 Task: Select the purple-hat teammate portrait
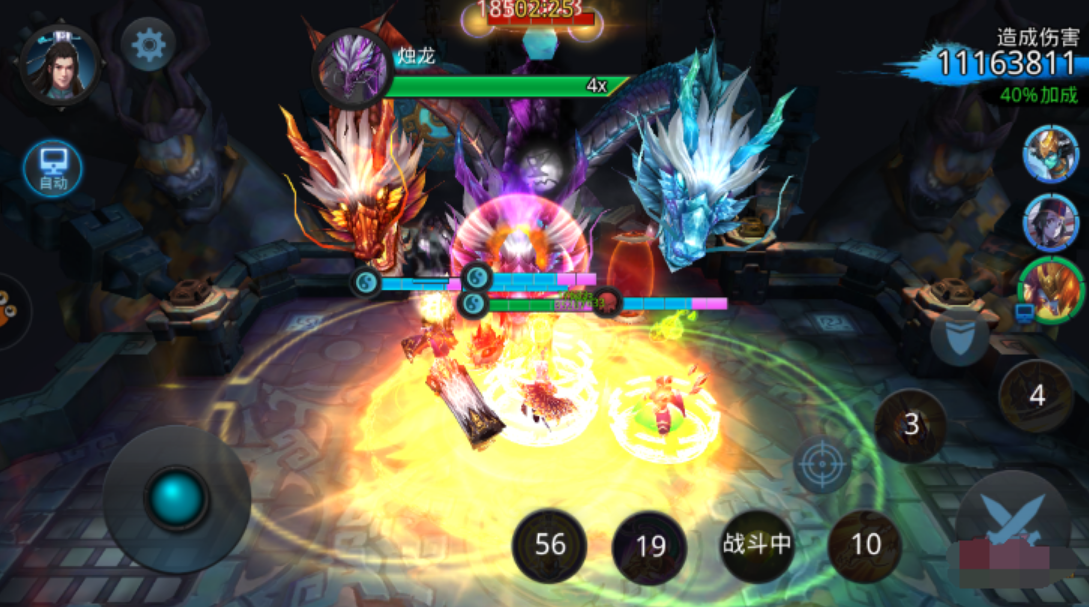point(1050,222)
